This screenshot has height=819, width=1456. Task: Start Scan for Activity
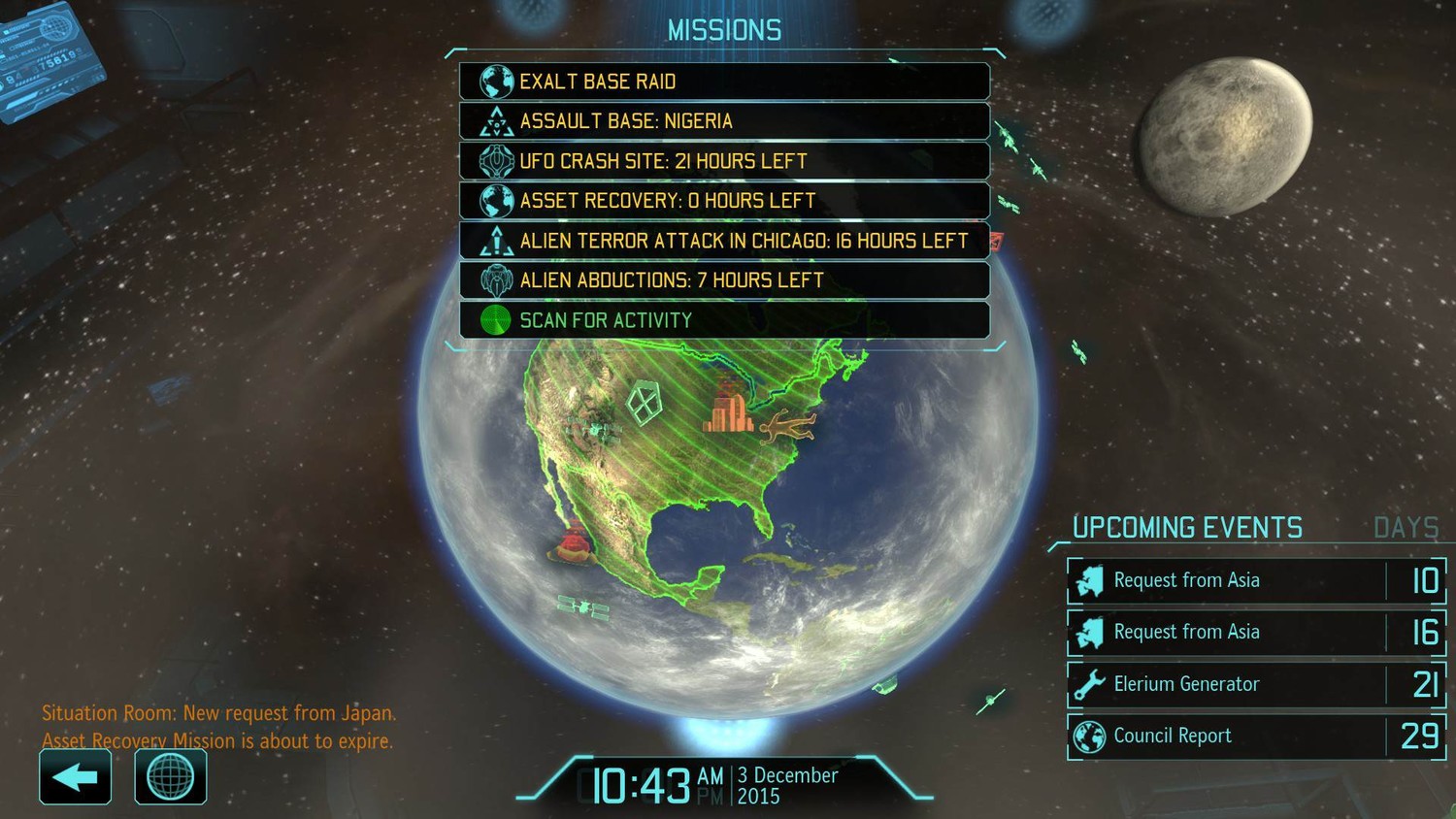[x=724, y=320]
